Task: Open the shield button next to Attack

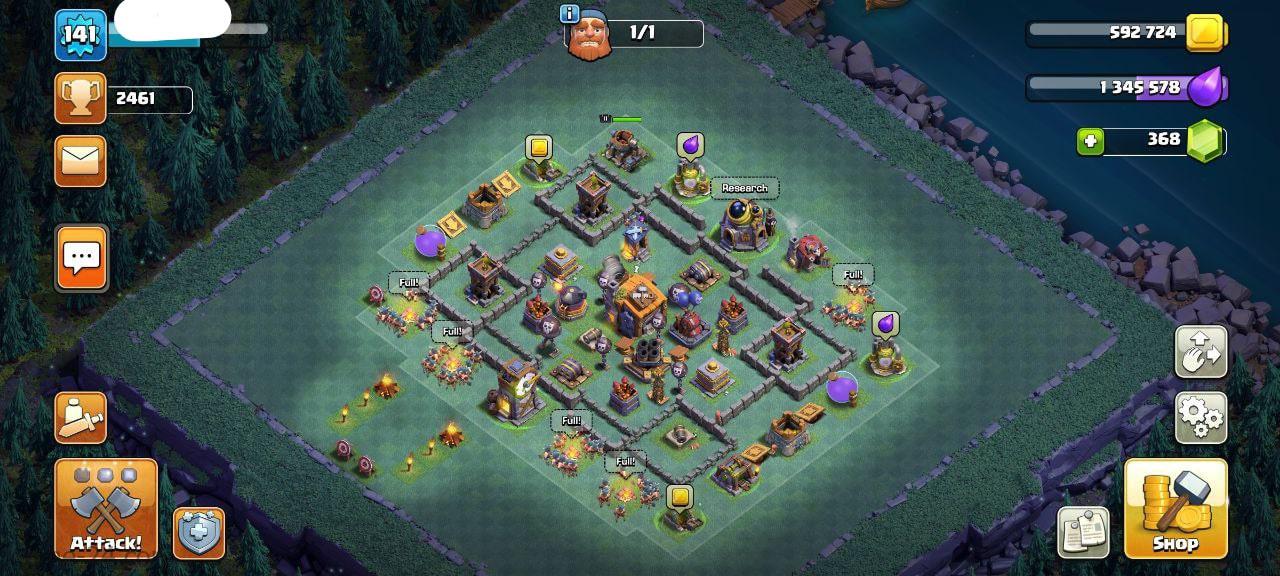Action: 199,533
